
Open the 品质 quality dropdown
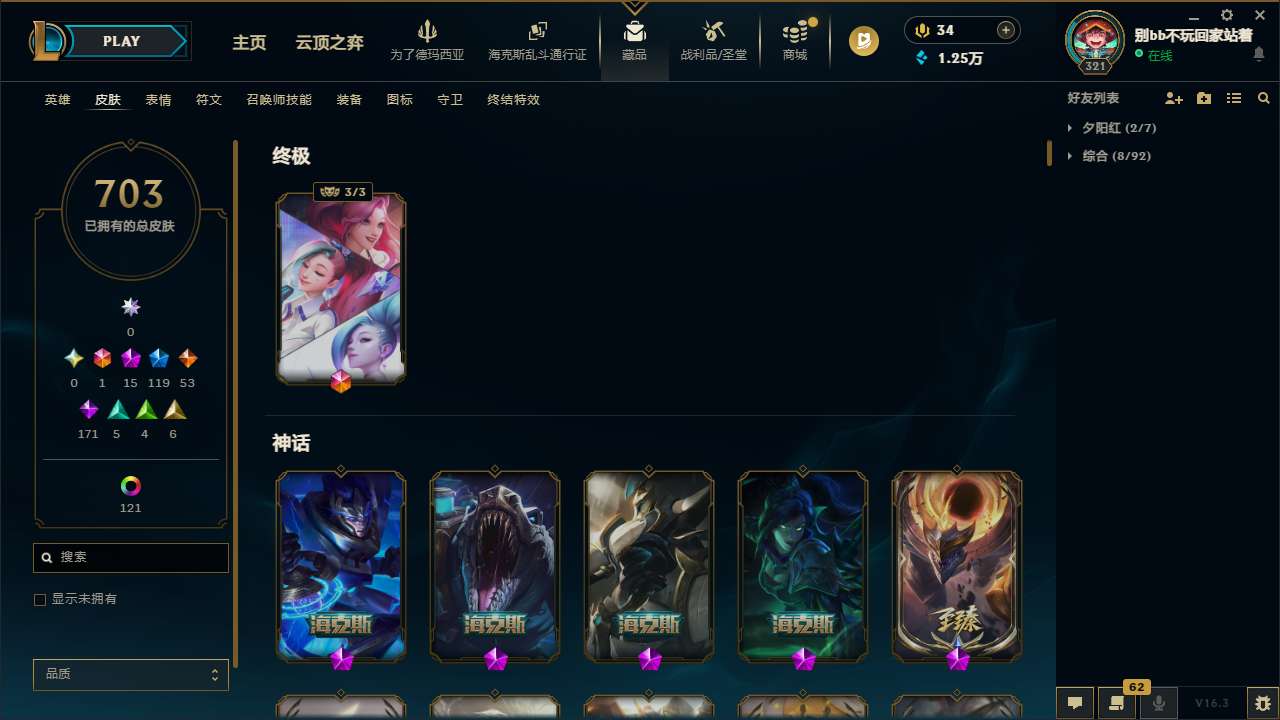[x=130, y=674]
